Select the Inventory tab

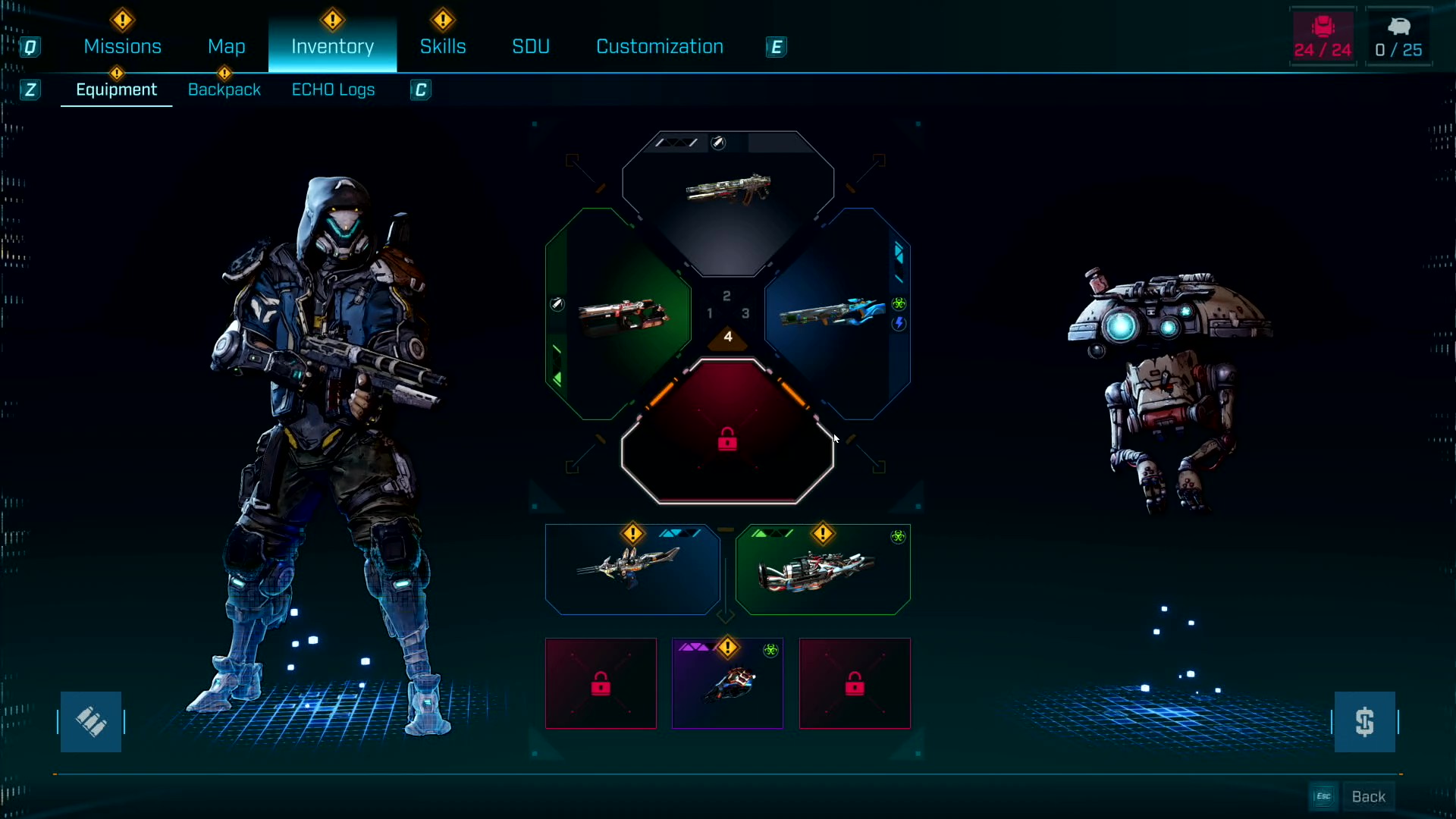click(x=332, y=47)
